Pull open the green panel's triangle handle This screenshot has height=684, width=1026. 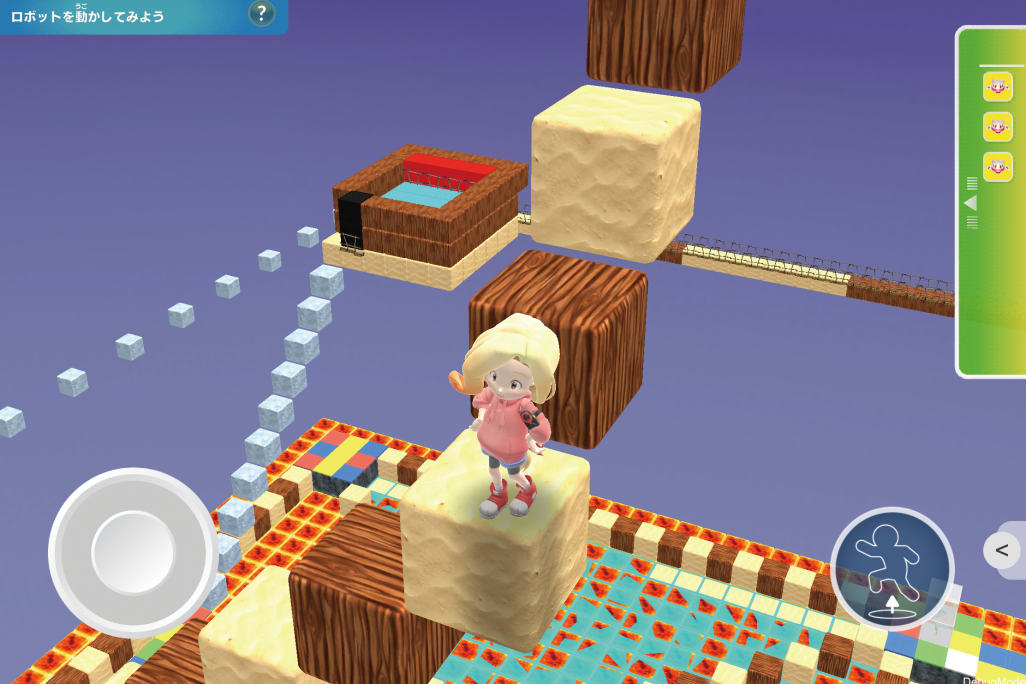coord(970,203)
